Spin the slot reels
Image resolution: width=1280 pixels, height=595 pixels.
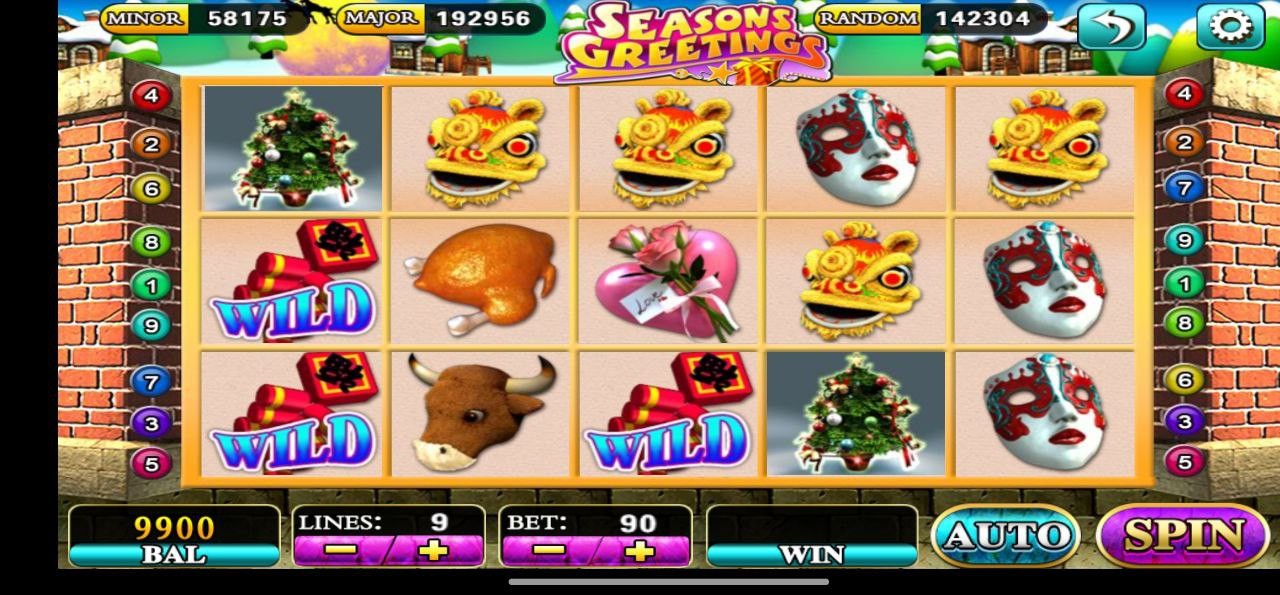point(1182,535)
